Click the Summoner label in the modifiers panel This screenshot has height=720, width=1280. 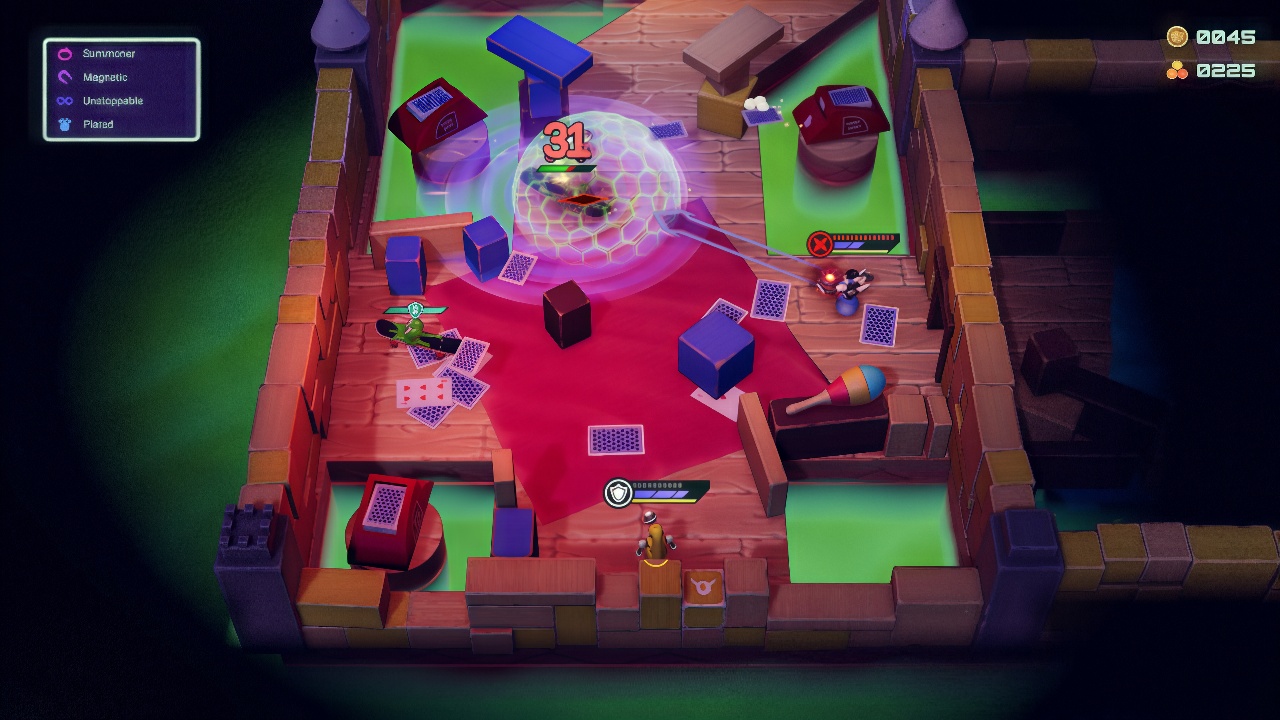[110, 53]
